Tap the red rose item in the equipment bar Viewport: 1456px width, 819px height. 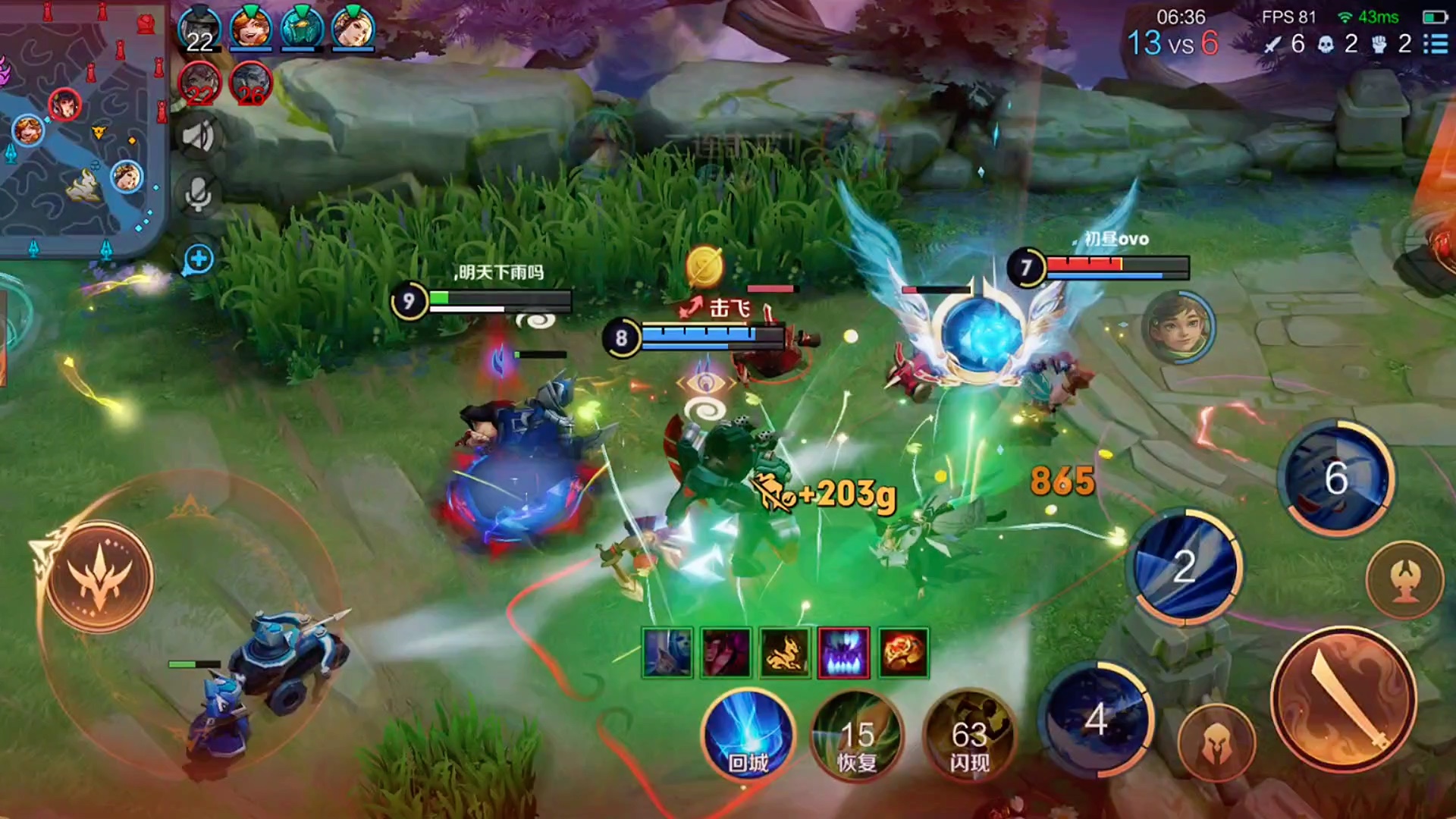tap(903, 652)
